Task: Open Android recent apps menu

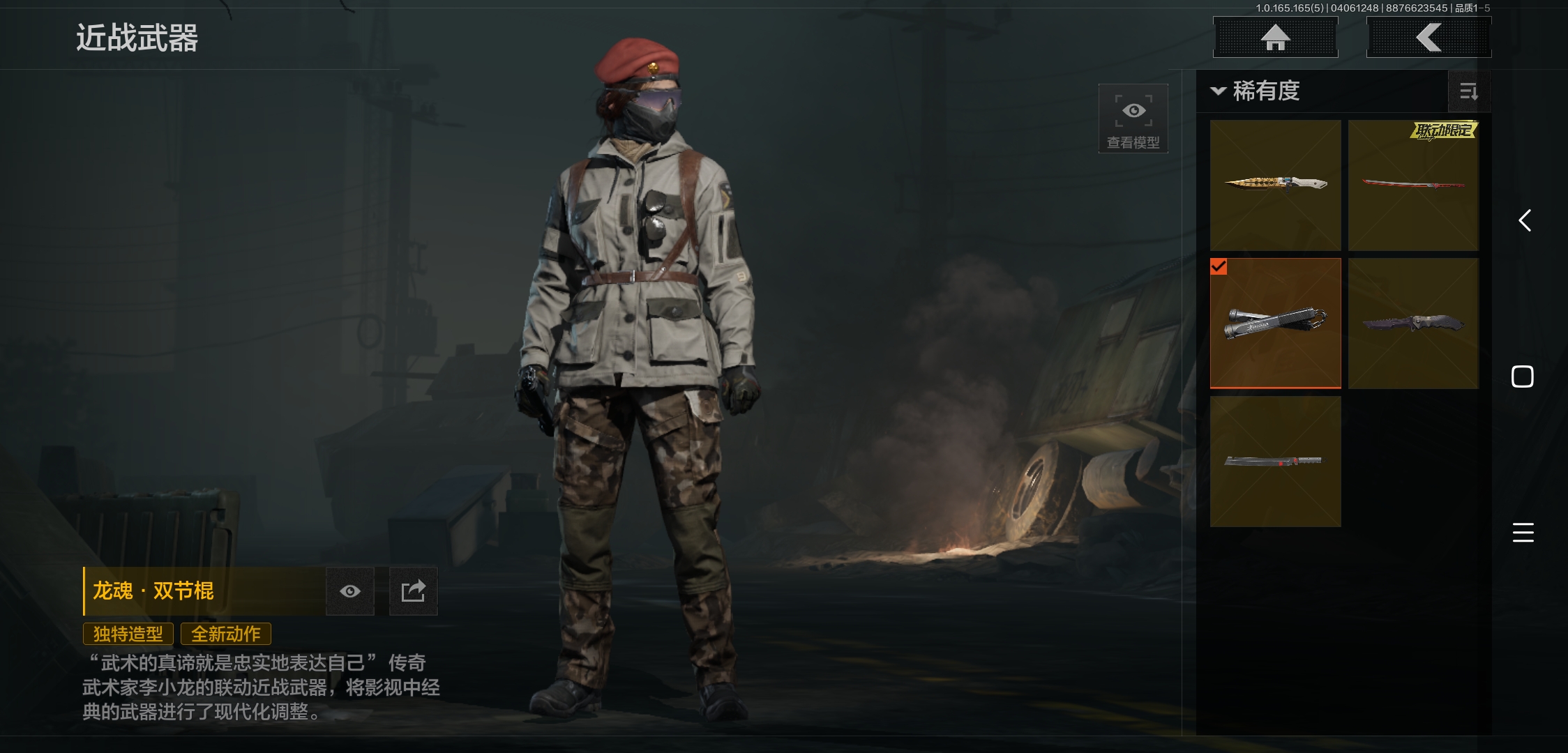Action: click(x=1523, y=533)
